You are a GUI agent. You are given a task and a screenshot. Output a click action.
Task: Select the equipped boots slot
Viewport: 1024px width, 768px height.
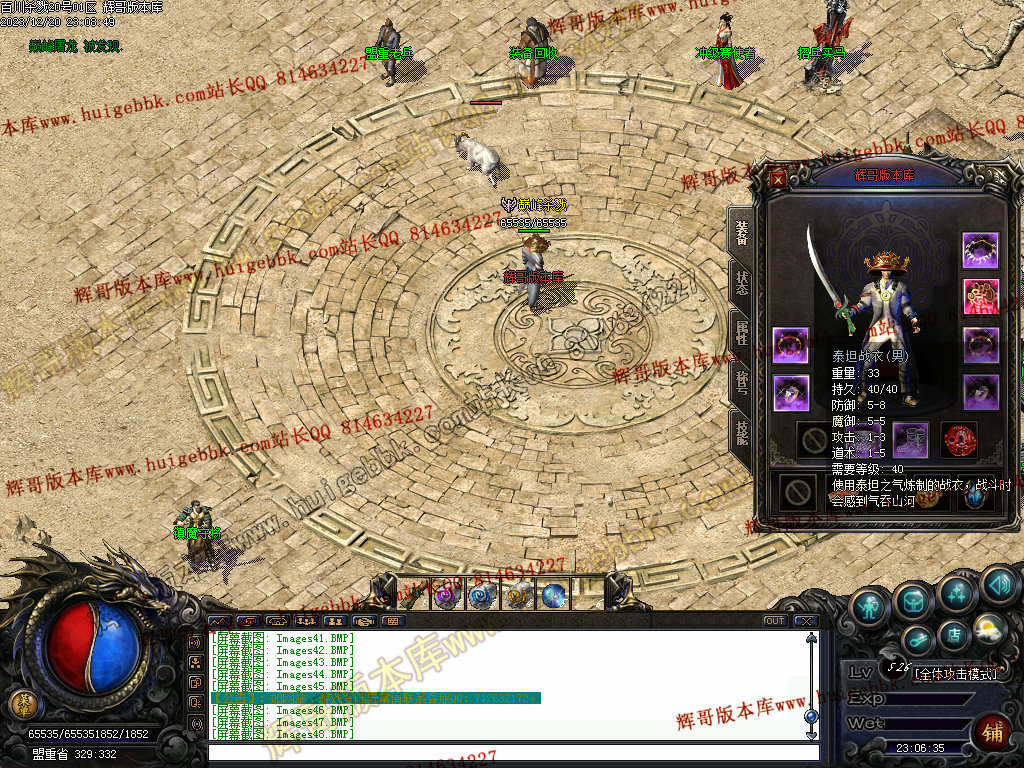(910, 439)
